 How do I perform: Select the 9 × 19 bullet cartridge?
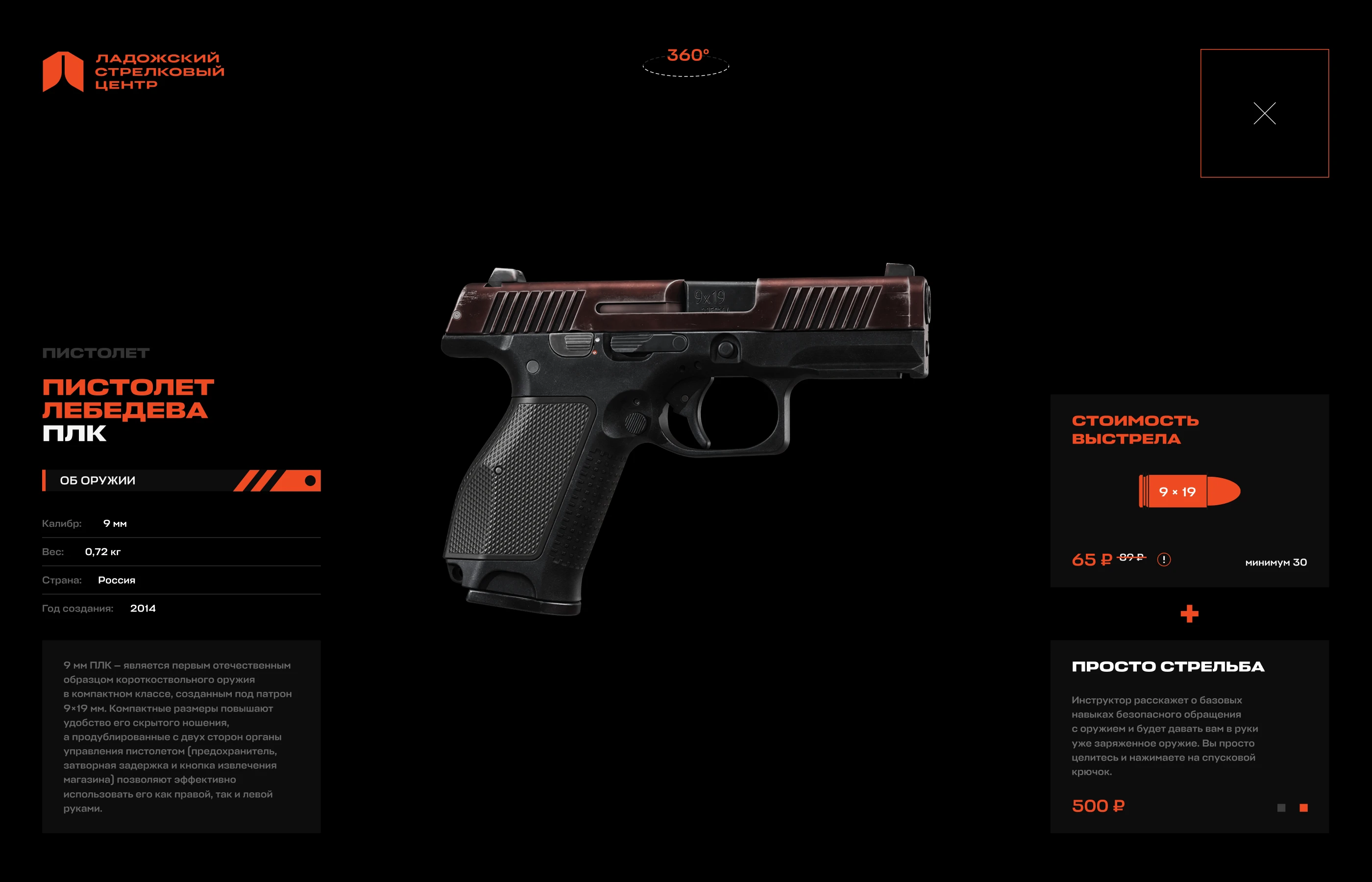(x=1189, y=491)
